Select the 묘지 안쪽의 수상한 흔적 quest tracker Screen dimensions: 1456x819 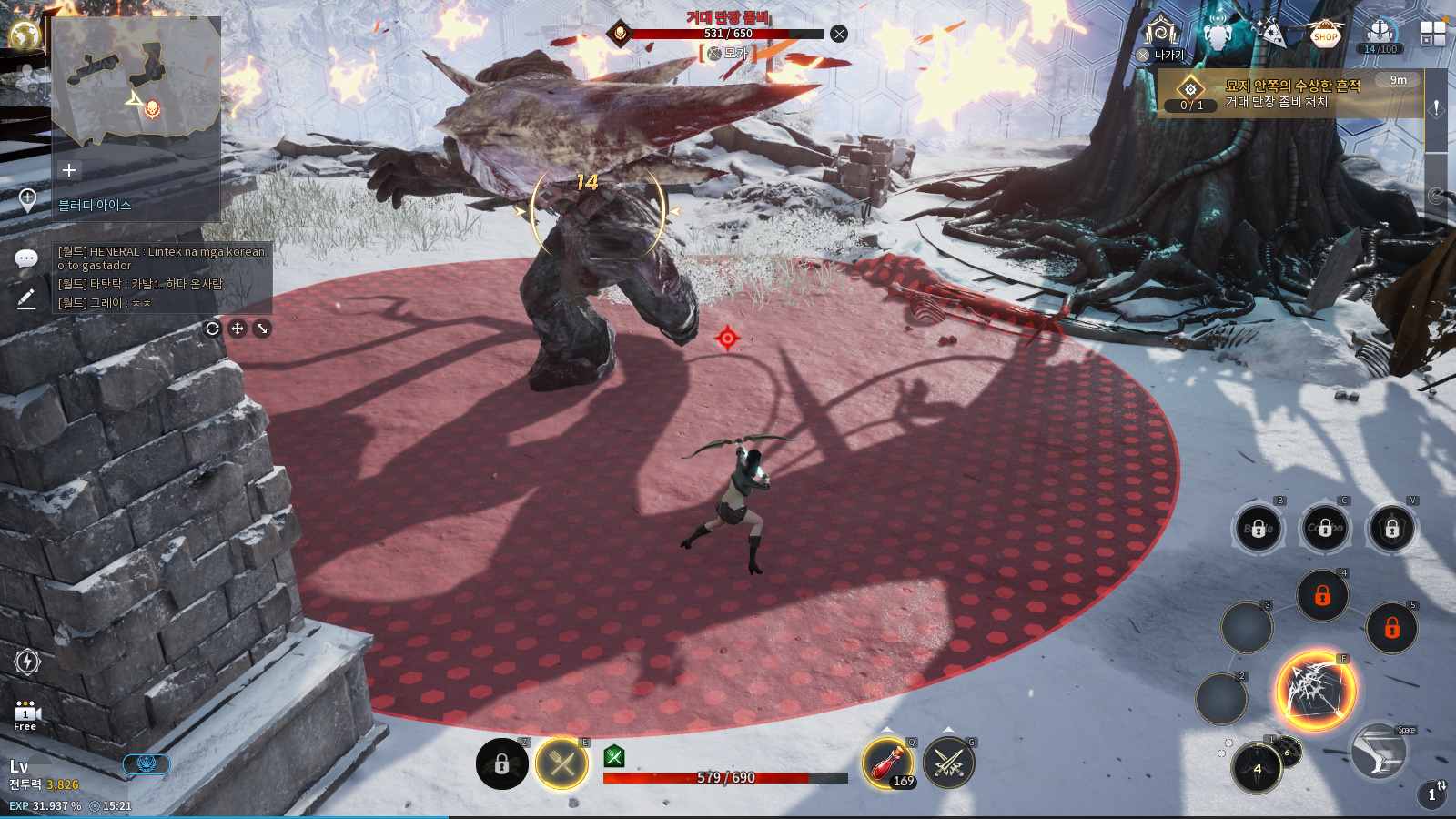tap(1292, 94)
